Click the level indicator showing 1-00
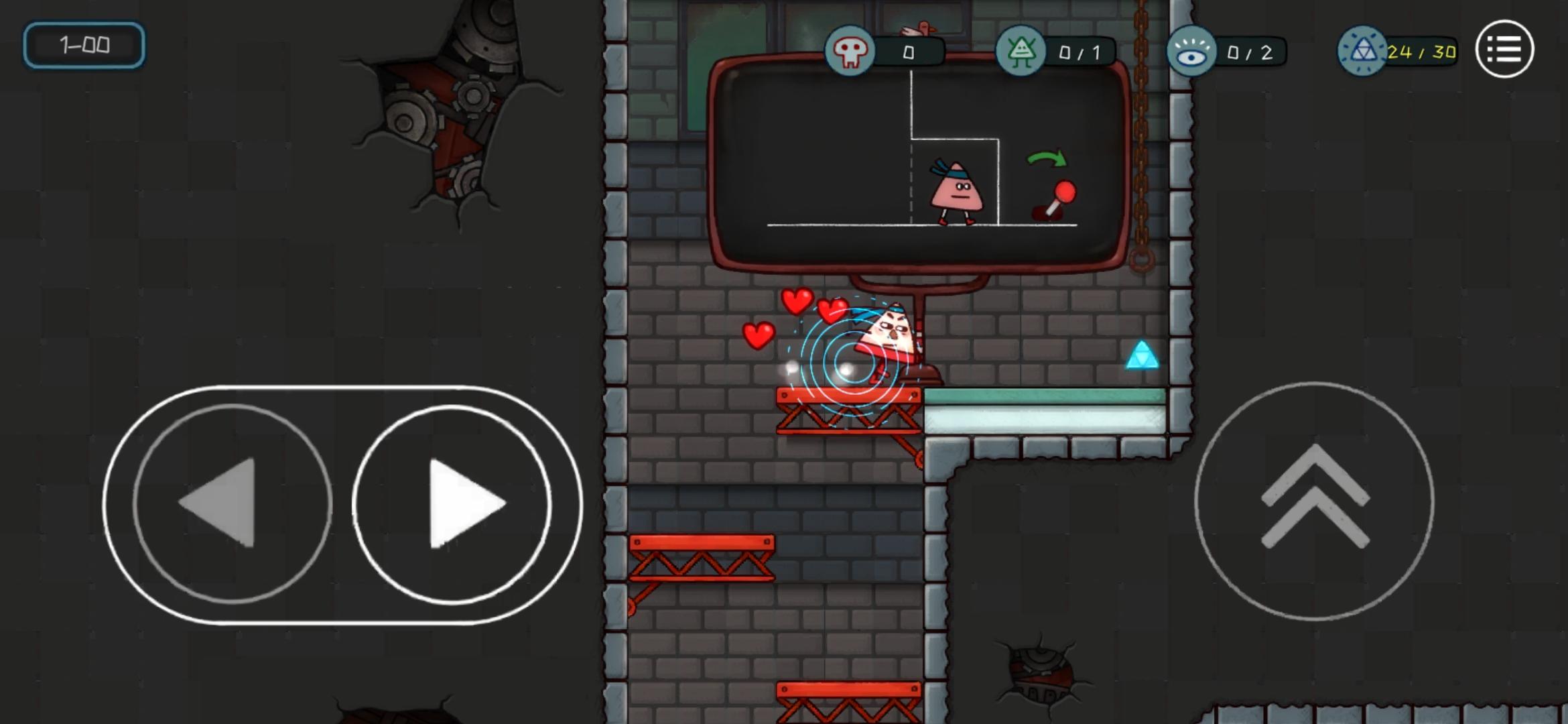1568x724 pixels. click(83, 46)
